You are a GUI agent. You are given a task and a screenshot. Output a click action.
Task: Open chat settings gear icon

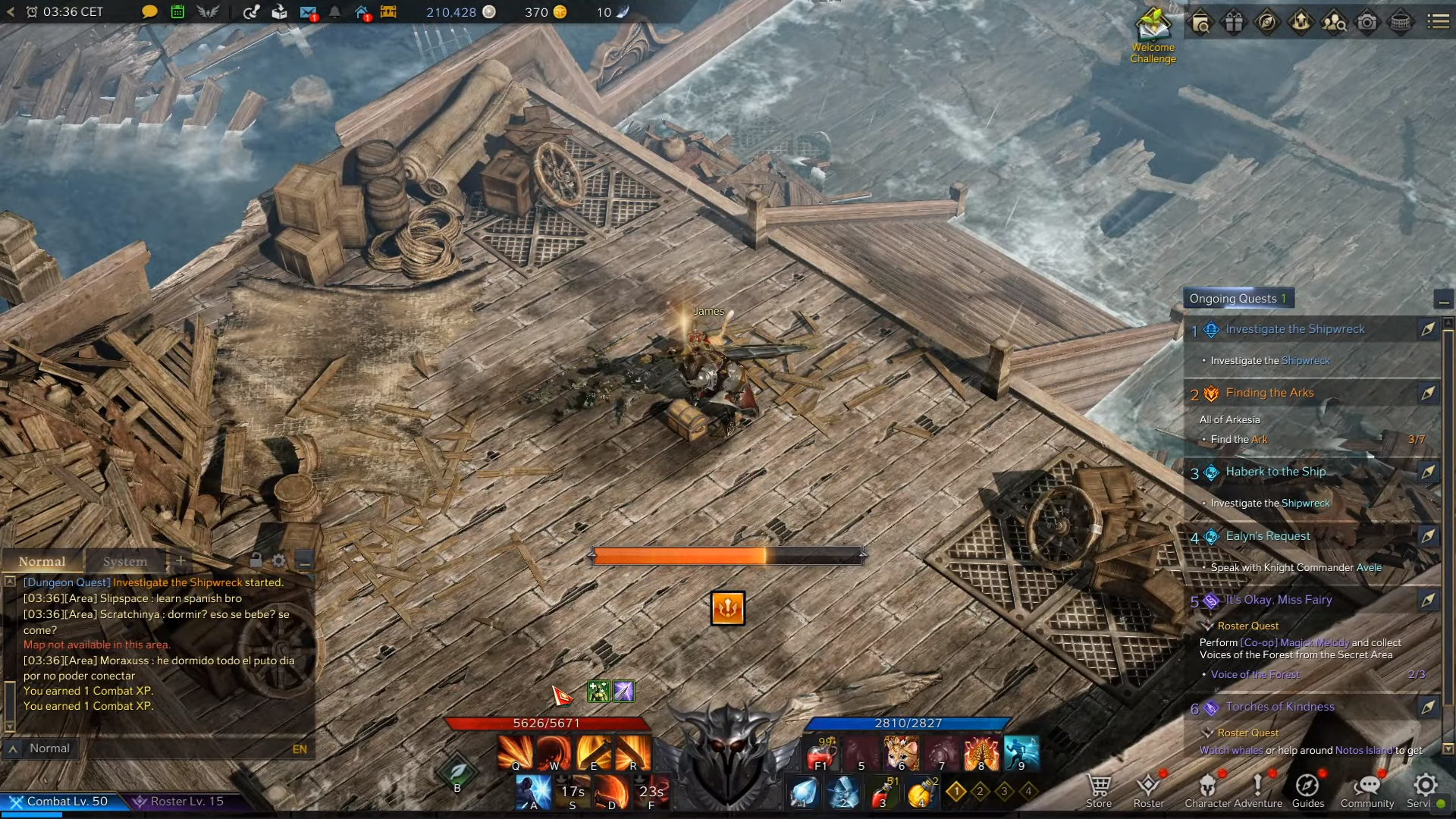pos(279,561)
